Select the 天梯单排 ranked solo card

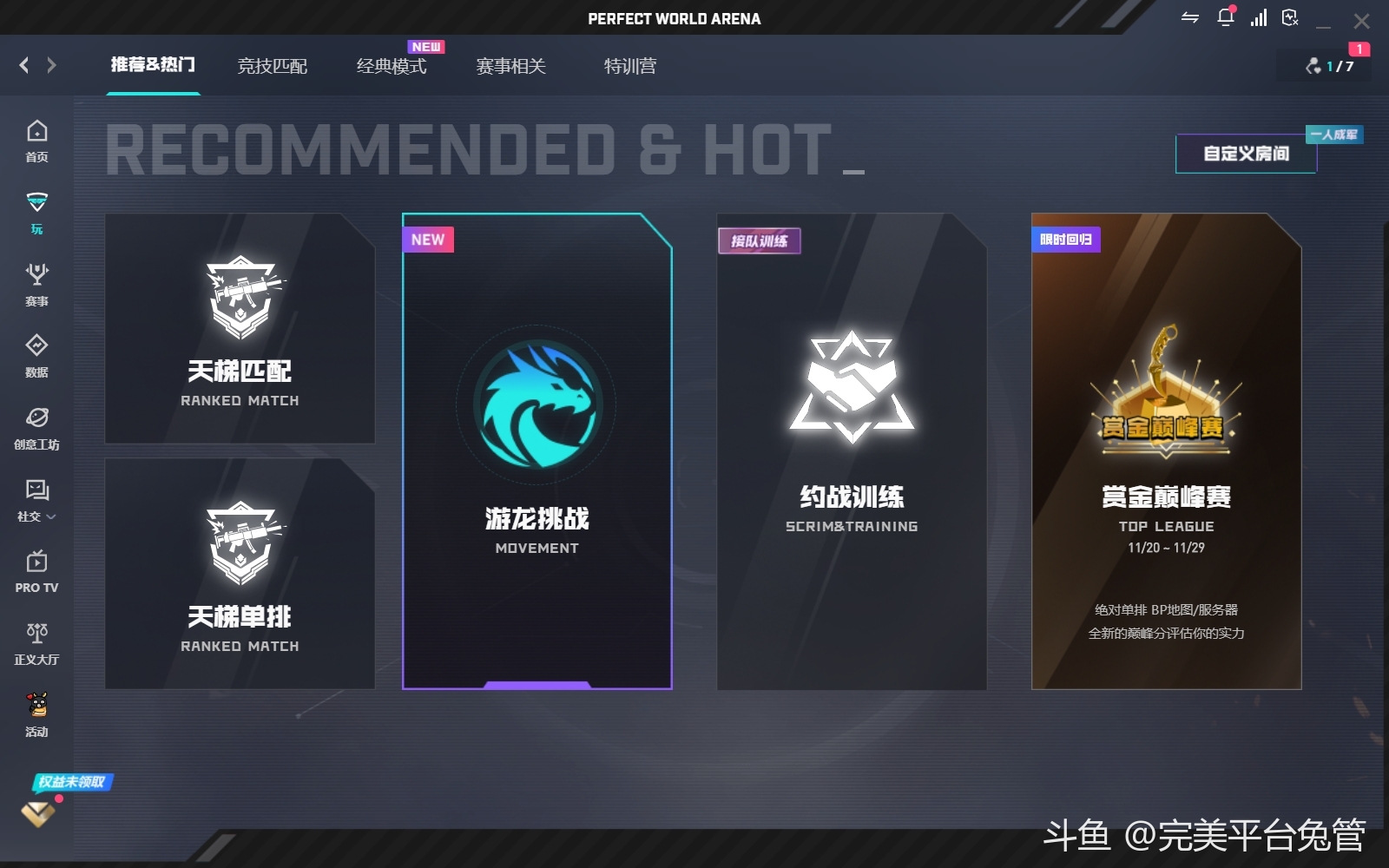[x=240, y=574]
